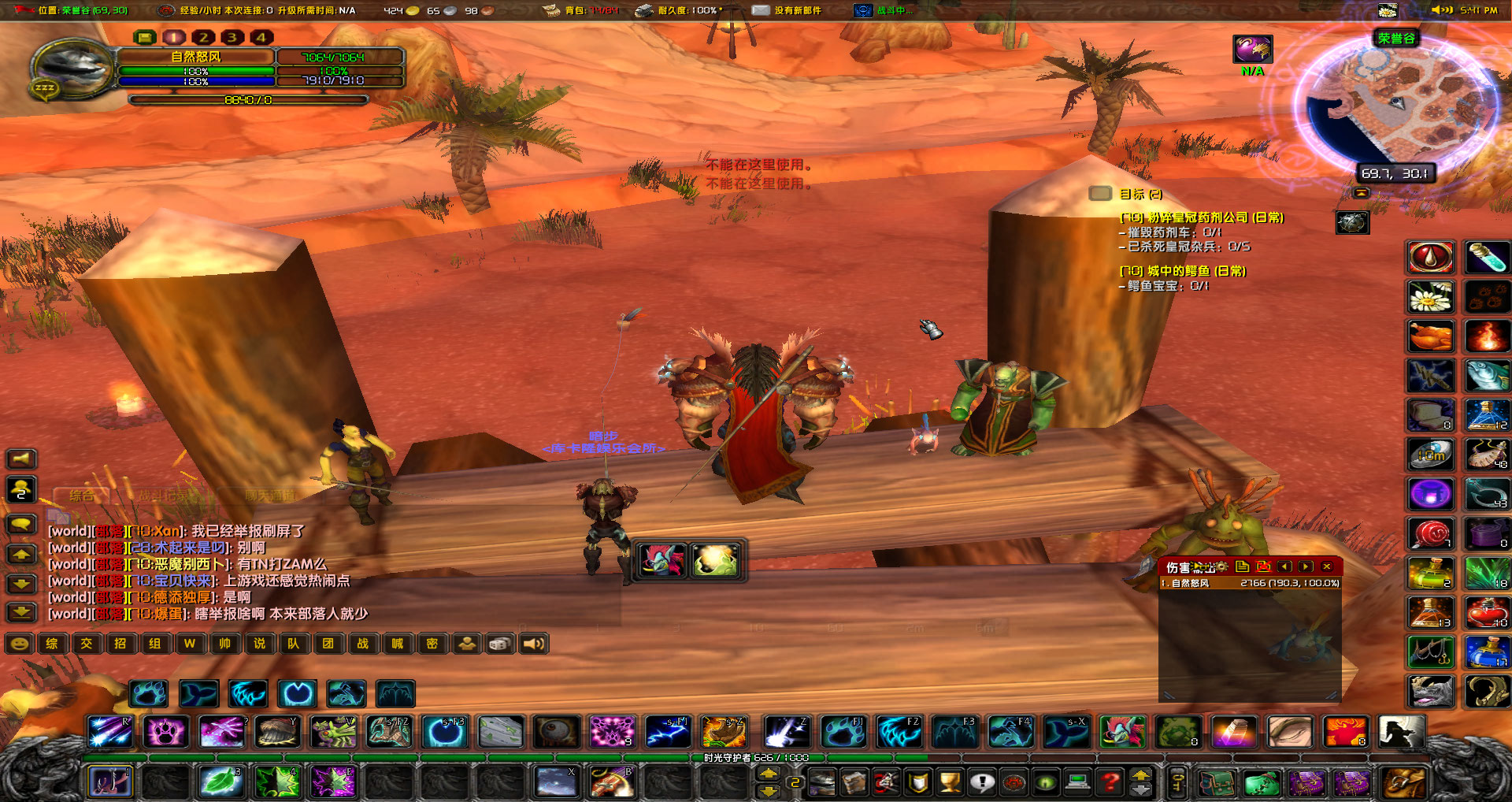Mute chat sounds via speaker icon on chat bar
The image size is (1512, 802).
click(534, 644)
